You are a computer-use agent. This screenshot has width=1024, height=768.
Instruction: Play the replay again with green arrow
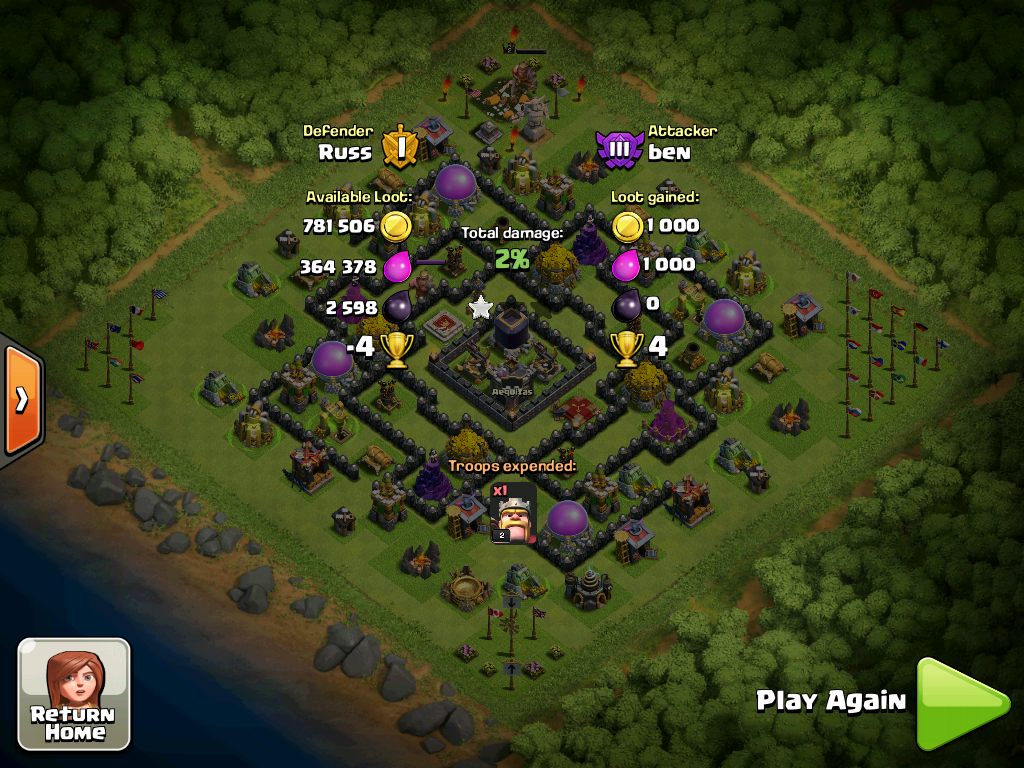click(960, 702)
